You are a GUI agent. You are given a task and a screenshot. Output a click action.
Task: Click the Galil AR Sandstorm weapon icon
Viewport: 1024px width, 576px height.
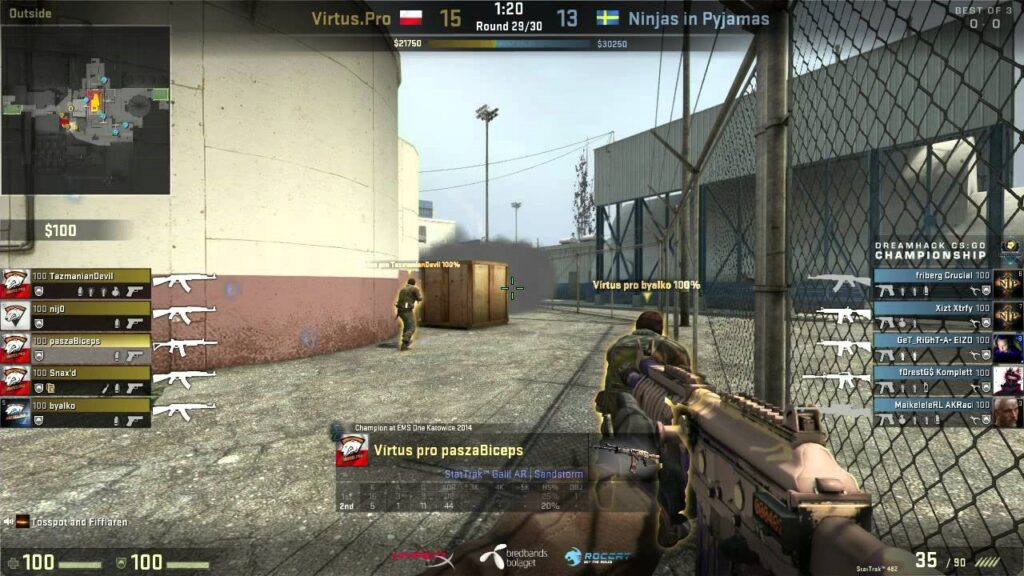pos(627,455)
